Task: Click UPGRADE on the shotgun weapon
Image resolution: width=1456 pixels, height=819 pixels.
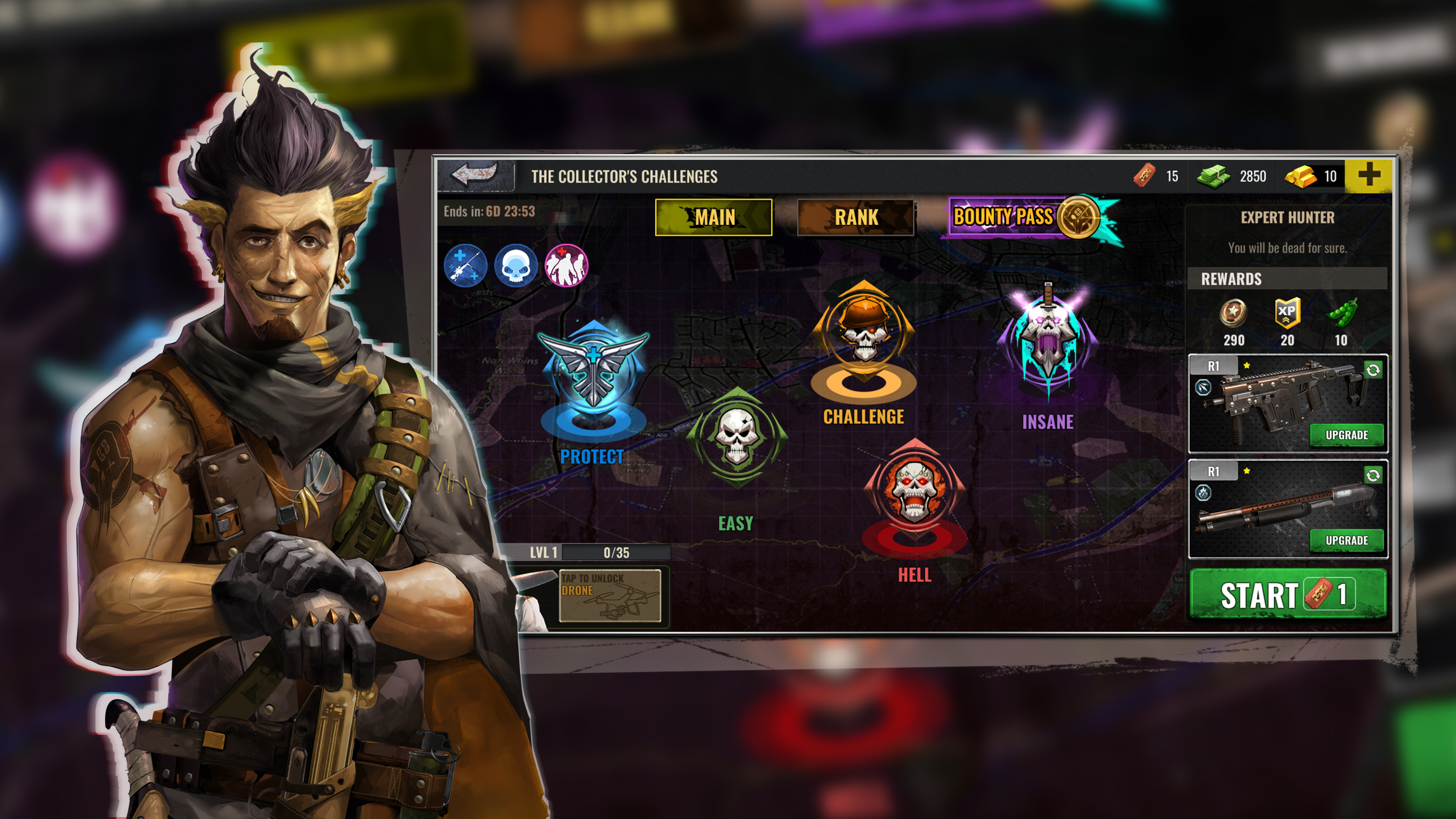Action: (1346, 541)
